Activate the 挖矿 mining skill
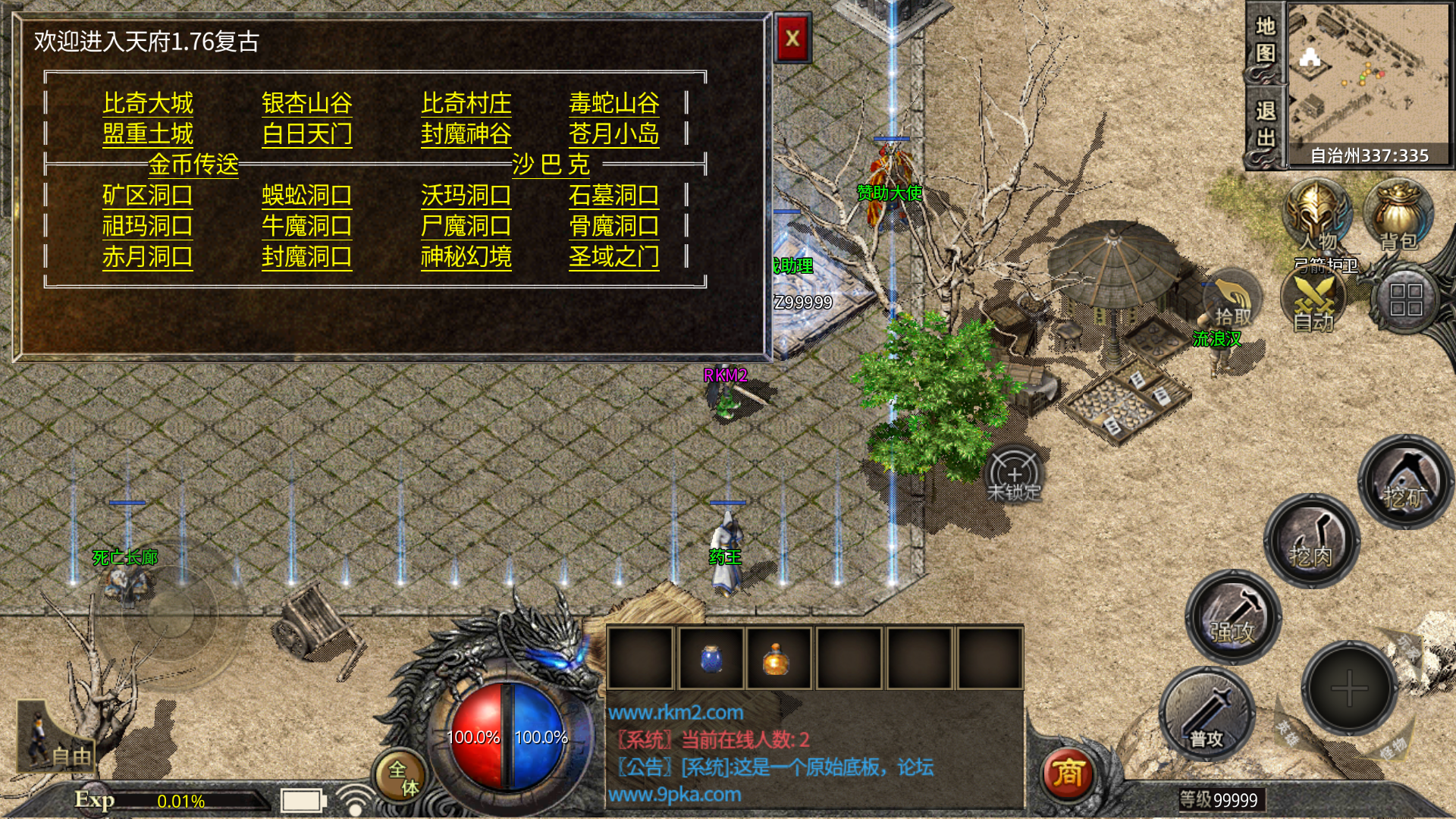 click(x=1404, y=481)
